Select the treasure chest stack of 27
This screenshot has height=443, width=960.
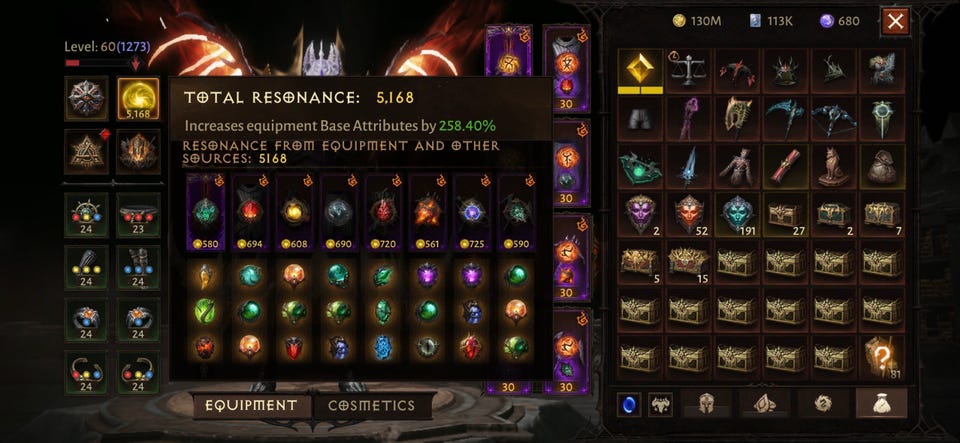click(785, 214)
